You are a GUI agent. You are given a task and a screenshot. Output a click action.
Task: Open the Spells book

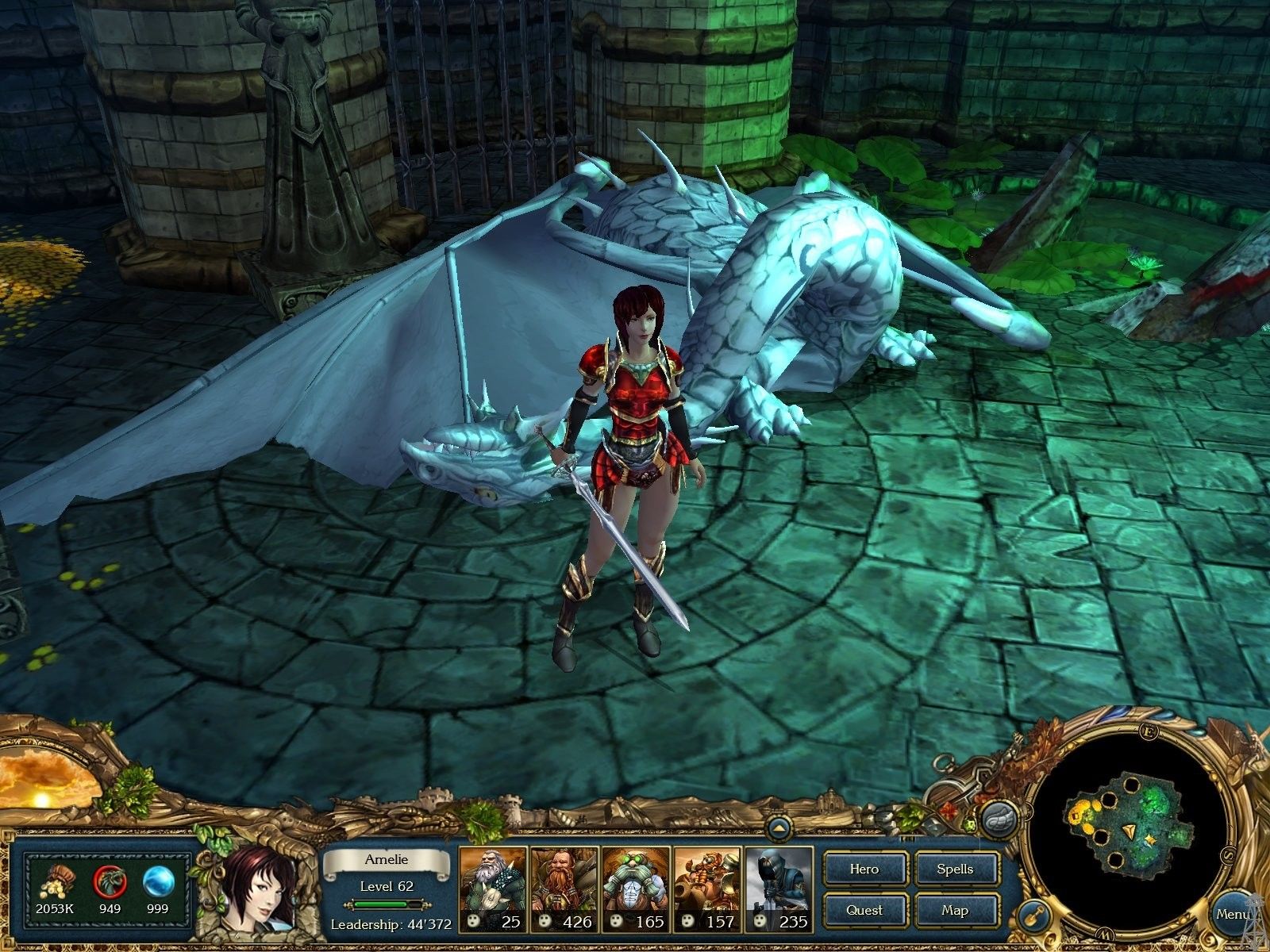pos(955,869)
